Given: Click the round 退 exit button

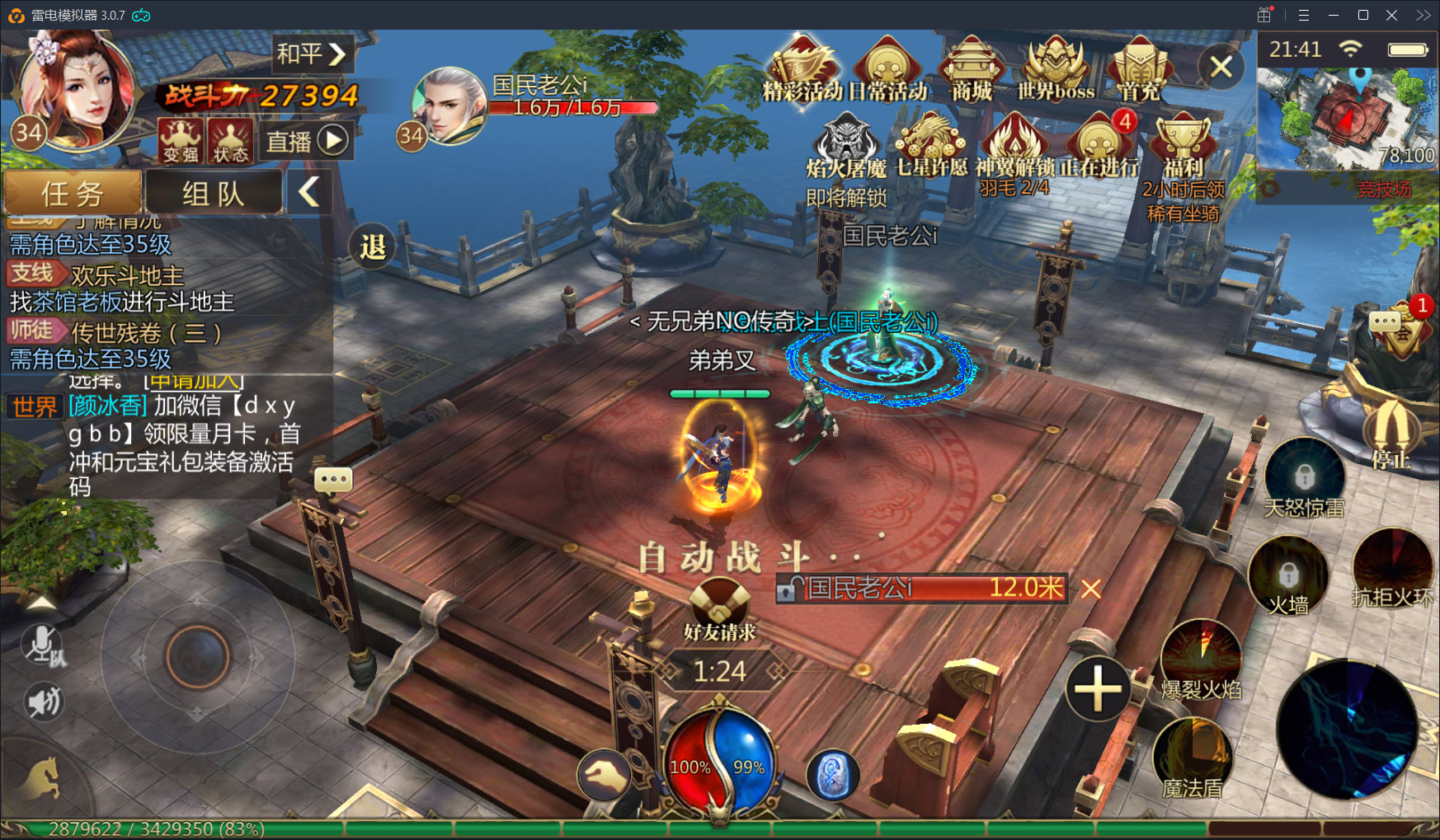Looking at the screenshot, I should 373,246.
